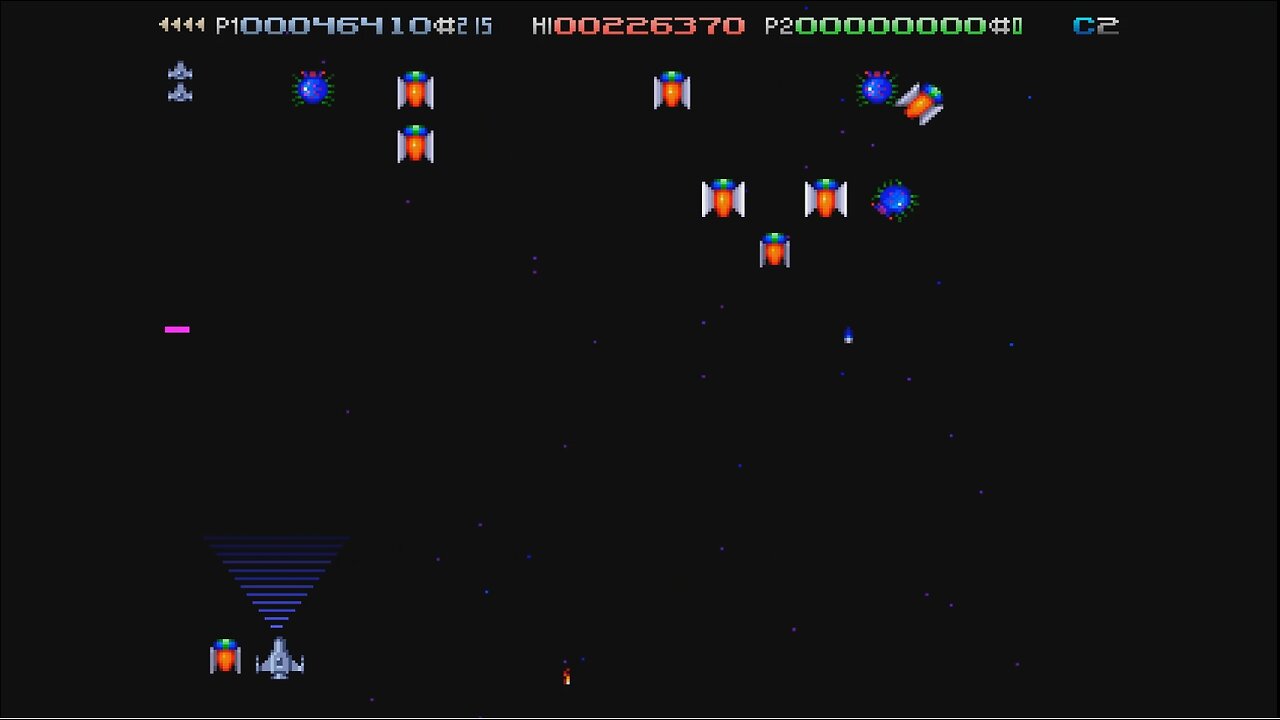
Task: Target the winged pod beneath the top-left pod
Action: (x=415, y=144)
